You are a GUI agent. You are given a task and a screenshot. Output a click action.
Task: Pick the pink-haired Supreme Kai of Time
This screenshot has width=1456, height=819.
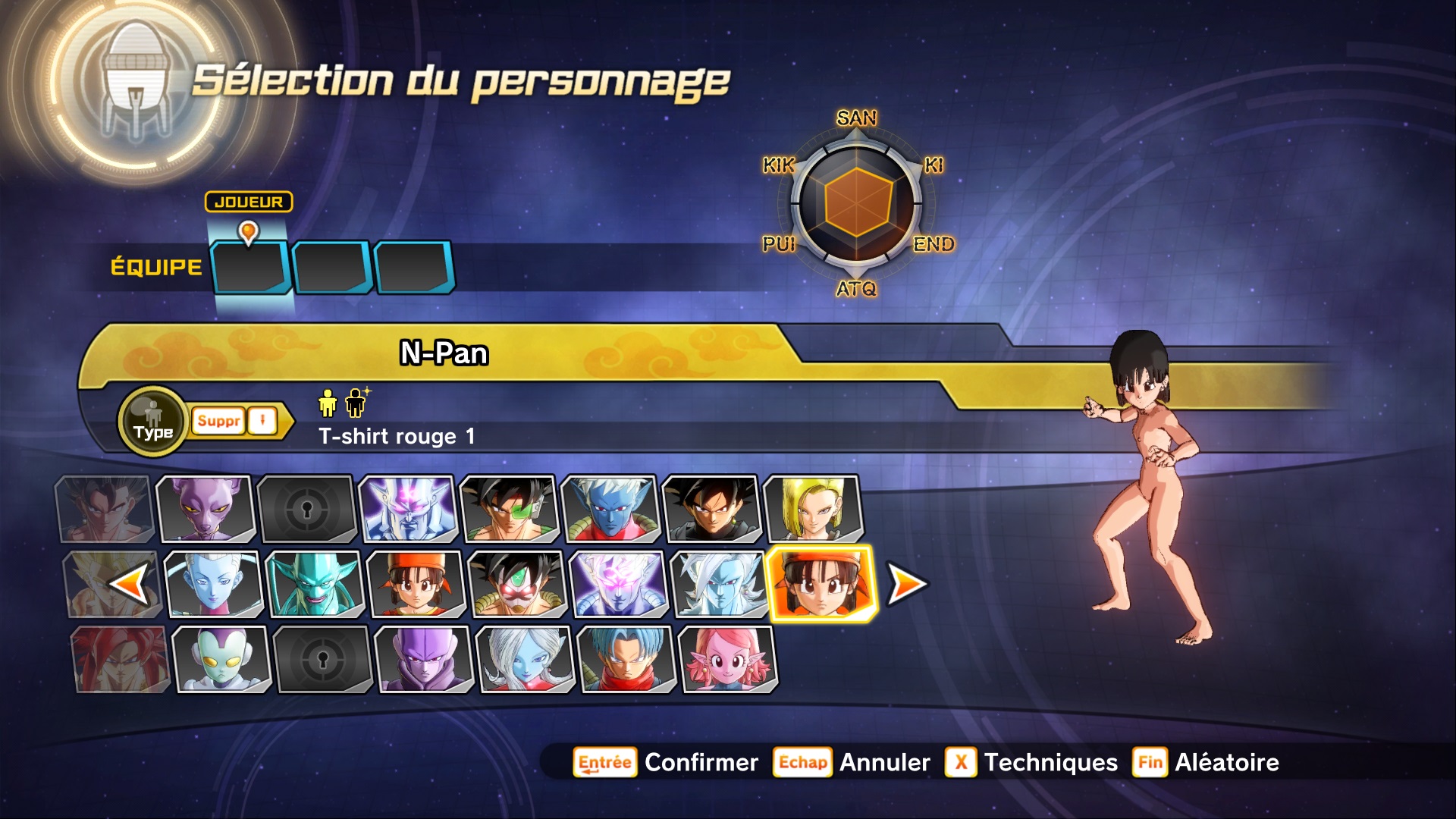point(728,659)
